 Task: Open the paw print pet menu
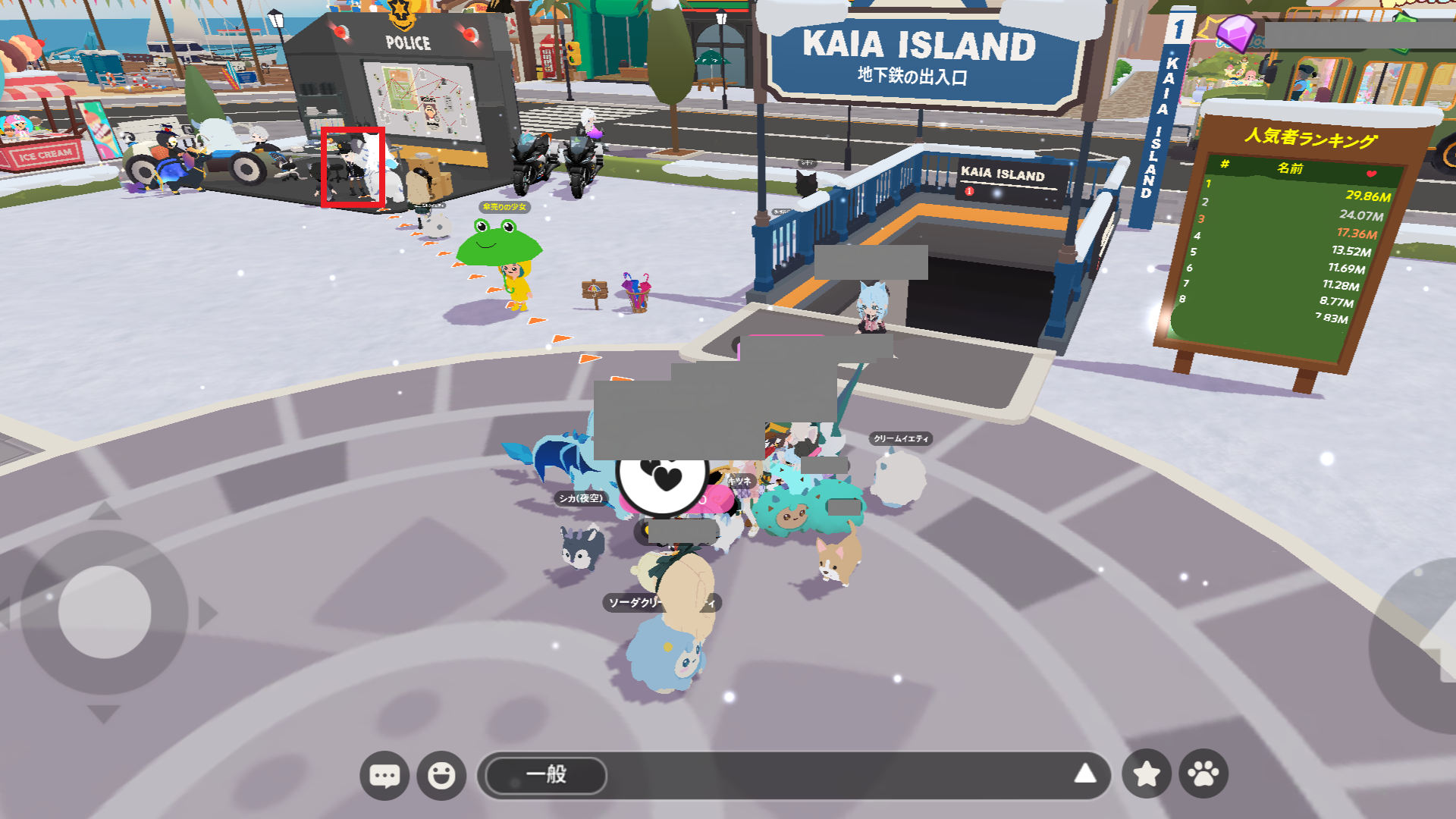point(1203,773)
